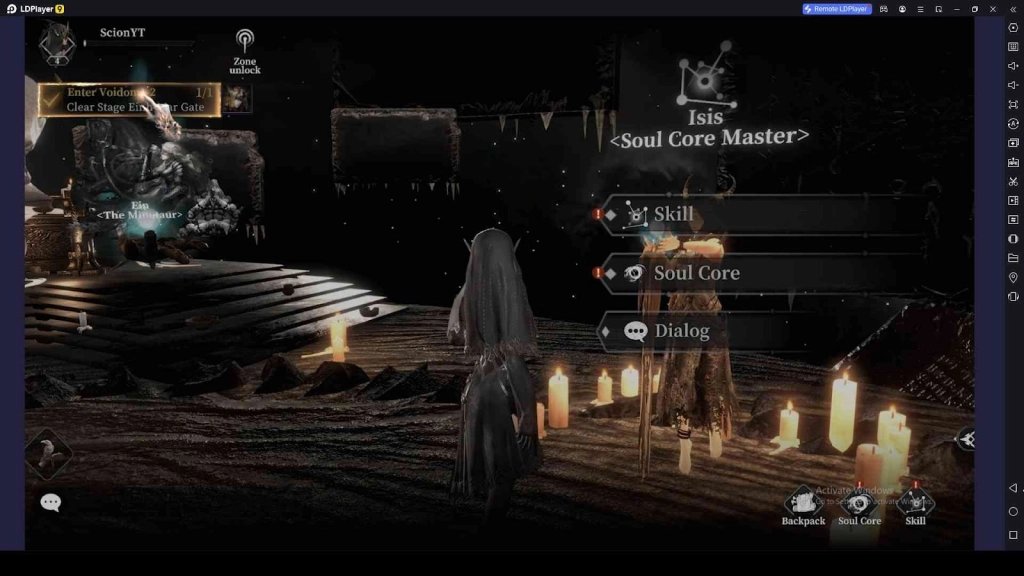This screenshot has height=576, width=1024.
Task: Open the Soul Core shortcut icon
Action: [859, 504]
